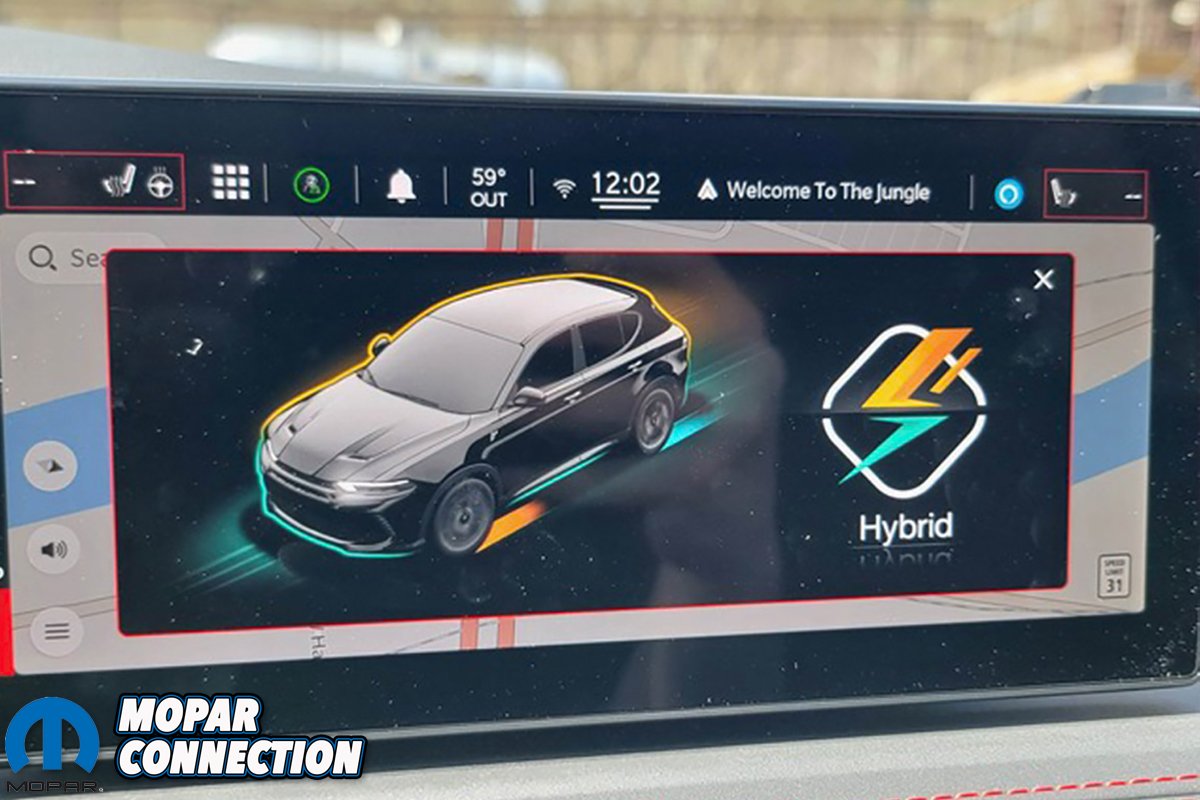Screen dimensions: 1200x800
Task: Tap the green driver profile icon
Action: [x=311, y=185]
